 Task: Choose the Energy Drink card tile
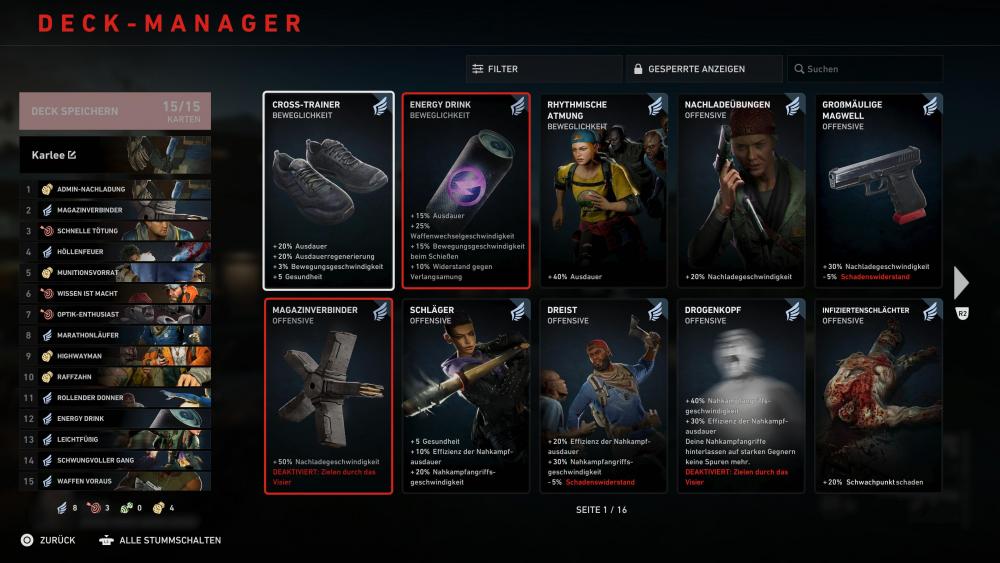pyautogui.click(x=466, y=191)
